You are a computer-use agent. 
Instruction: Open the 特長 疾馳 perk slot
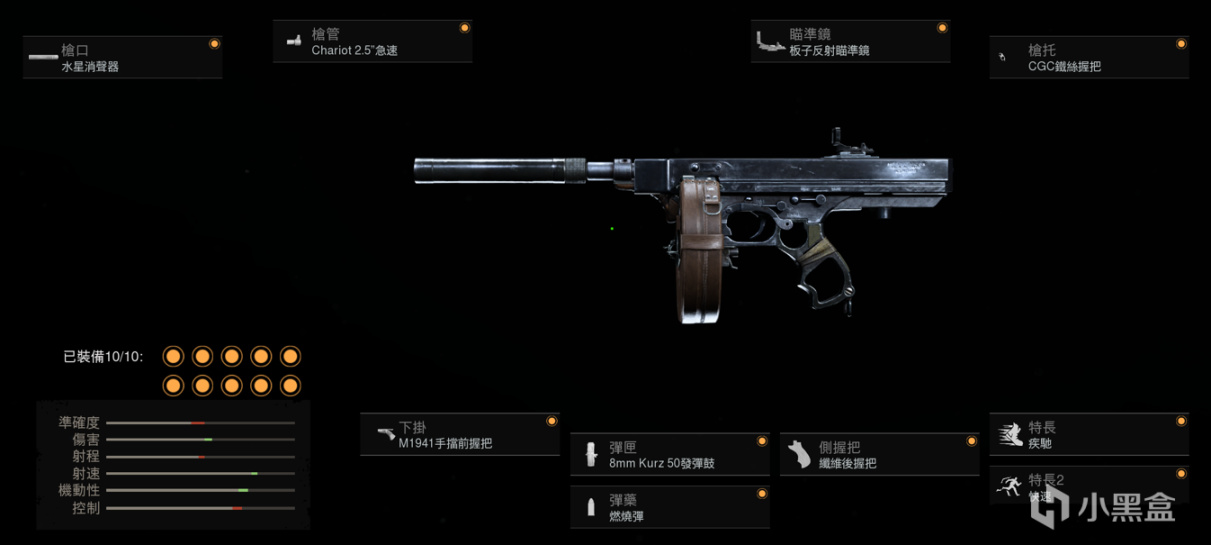(x=1089, y=435)
